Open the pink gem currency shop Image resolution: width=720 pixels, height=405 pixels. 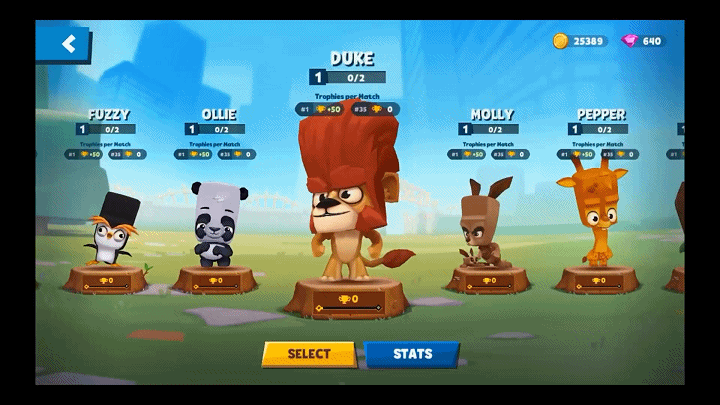(644, 41)
